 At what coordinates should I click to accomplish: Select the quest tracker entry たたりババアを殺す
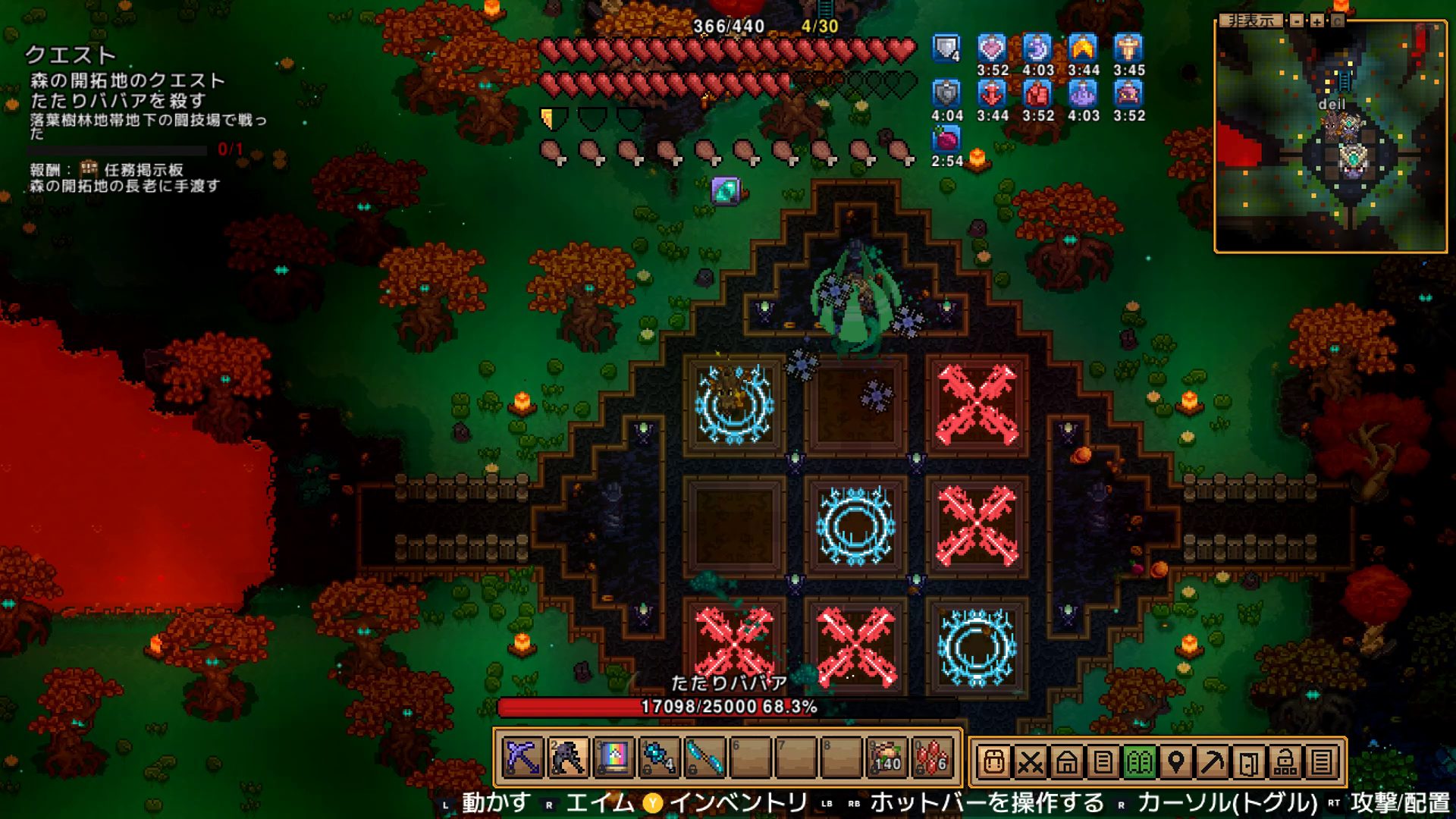pyautogui.click(x=118, y=100)
